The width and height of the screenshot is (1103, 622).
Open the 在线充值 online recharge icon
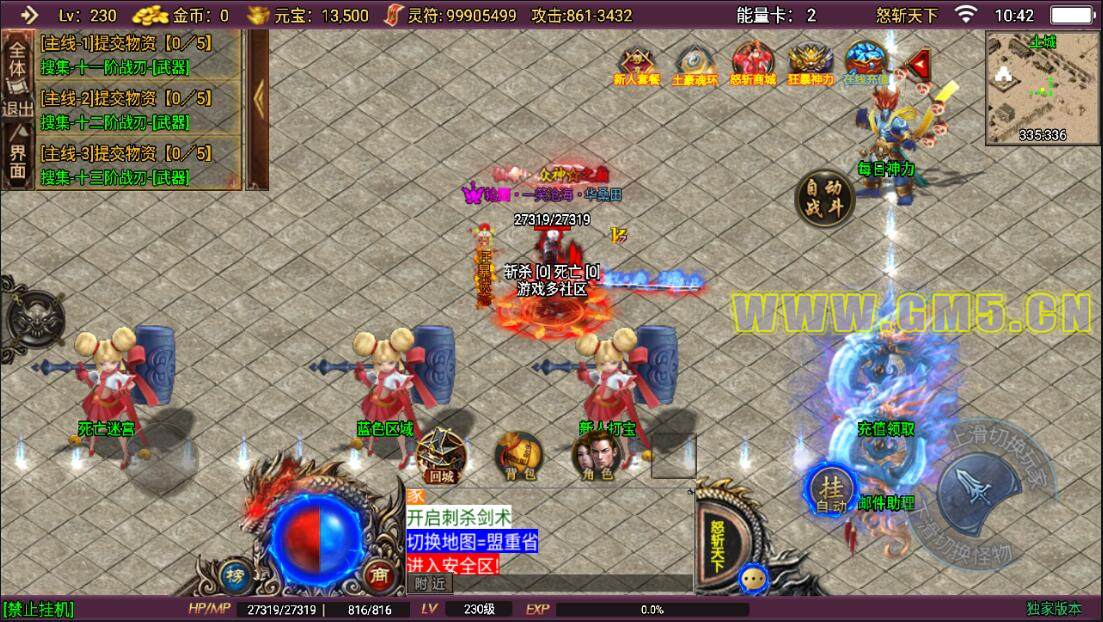(865, 62)
